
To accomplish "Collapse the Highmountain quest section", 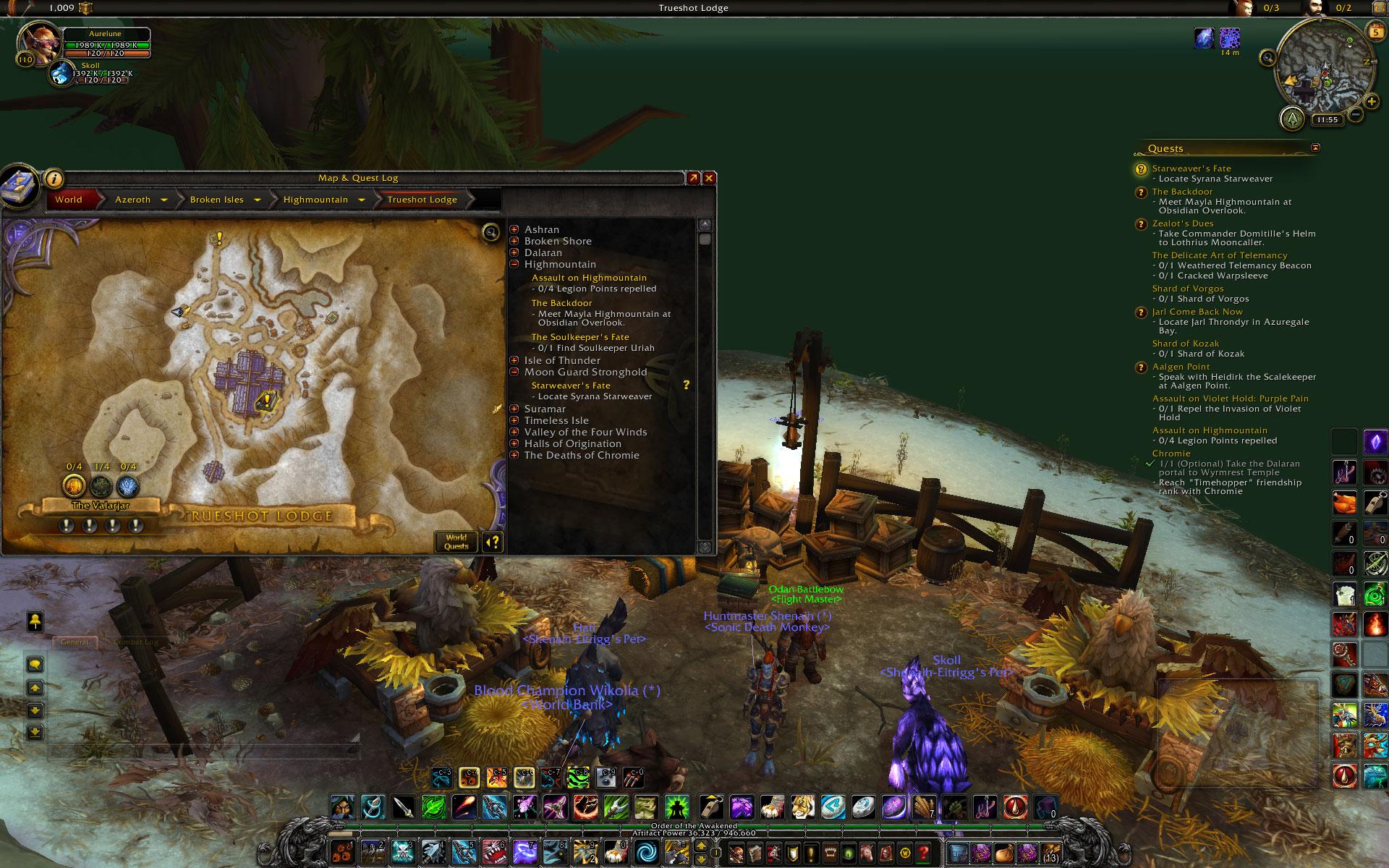I will point(514,264).
